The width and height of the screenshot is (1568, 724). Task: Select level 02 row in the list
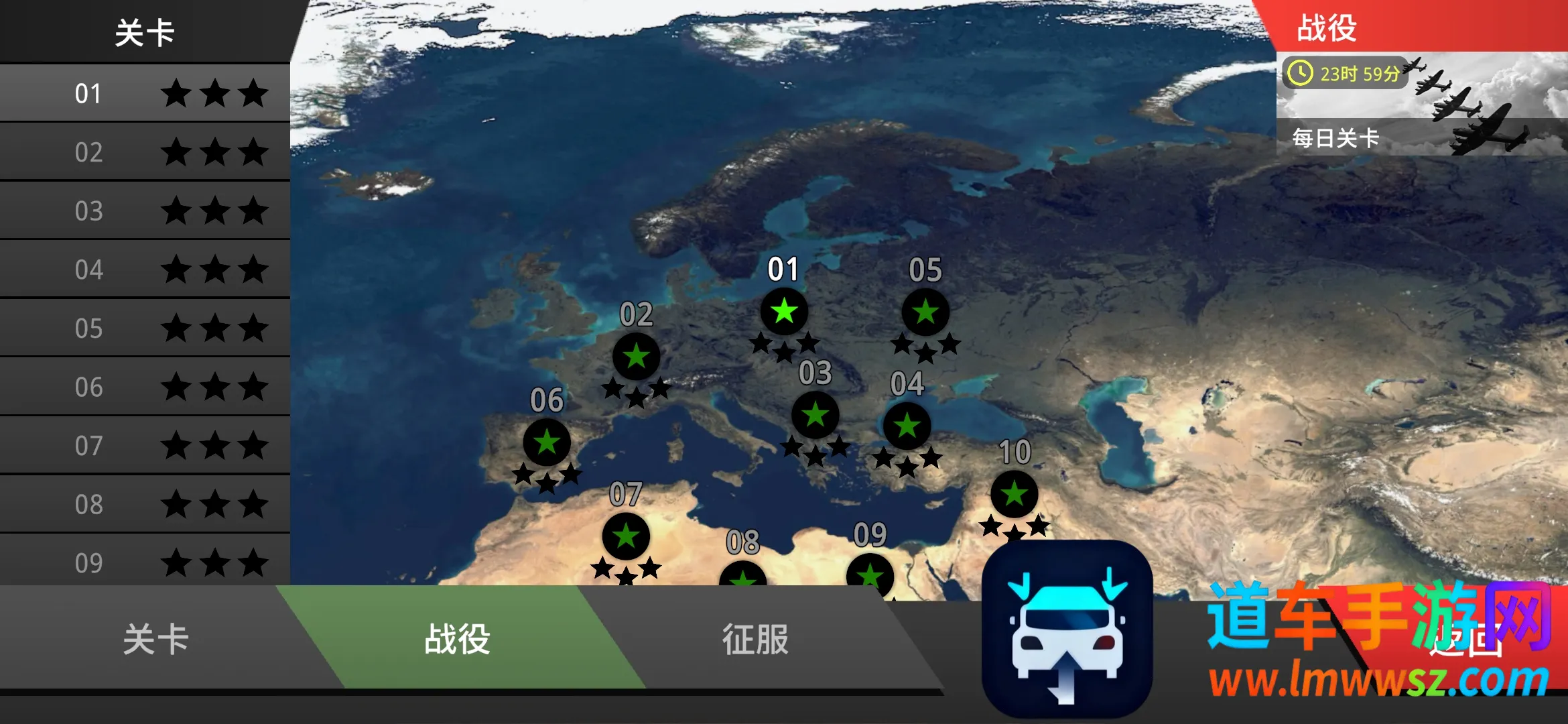coord(145,152)
